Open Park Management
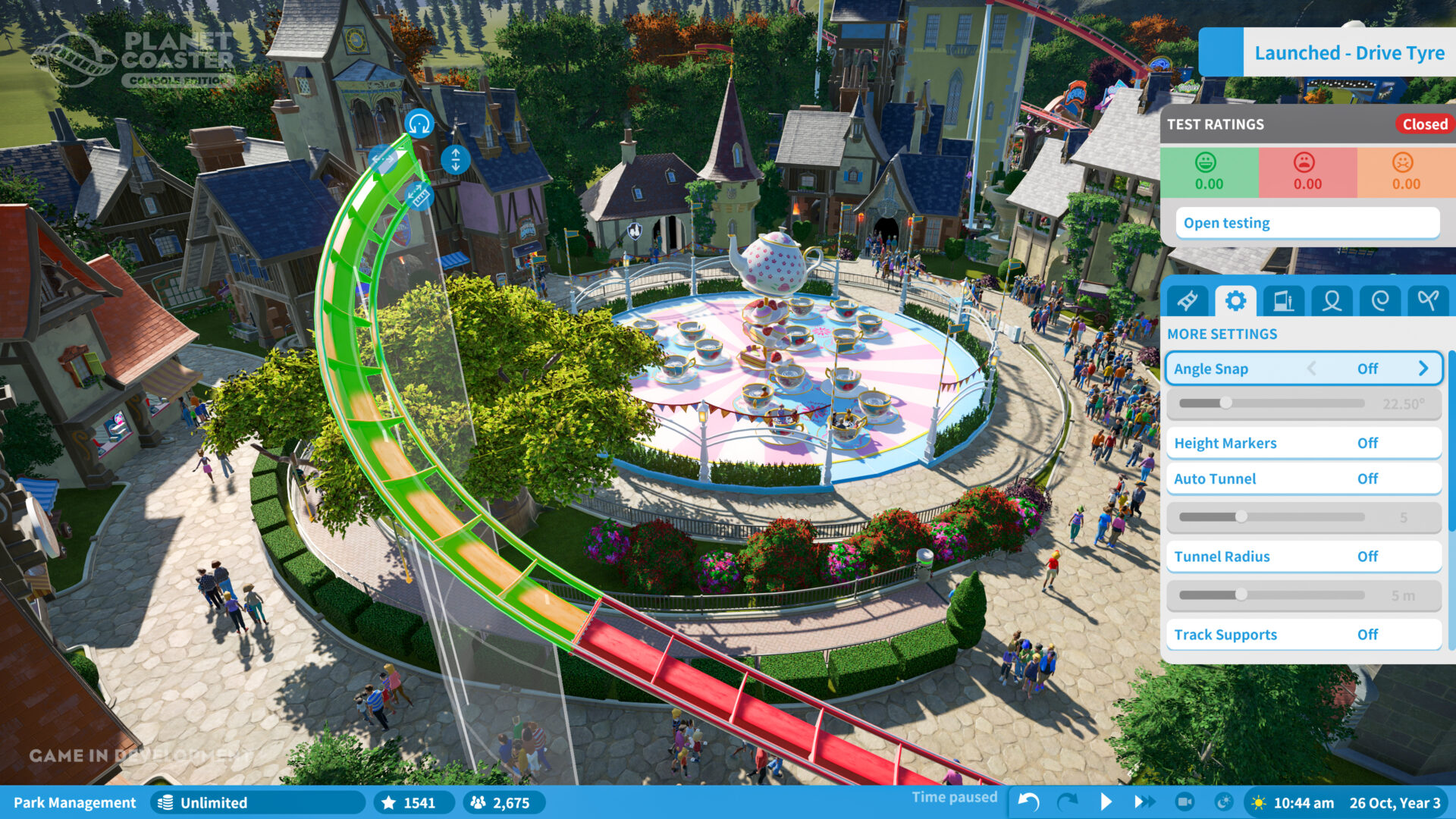 [76, 802]
